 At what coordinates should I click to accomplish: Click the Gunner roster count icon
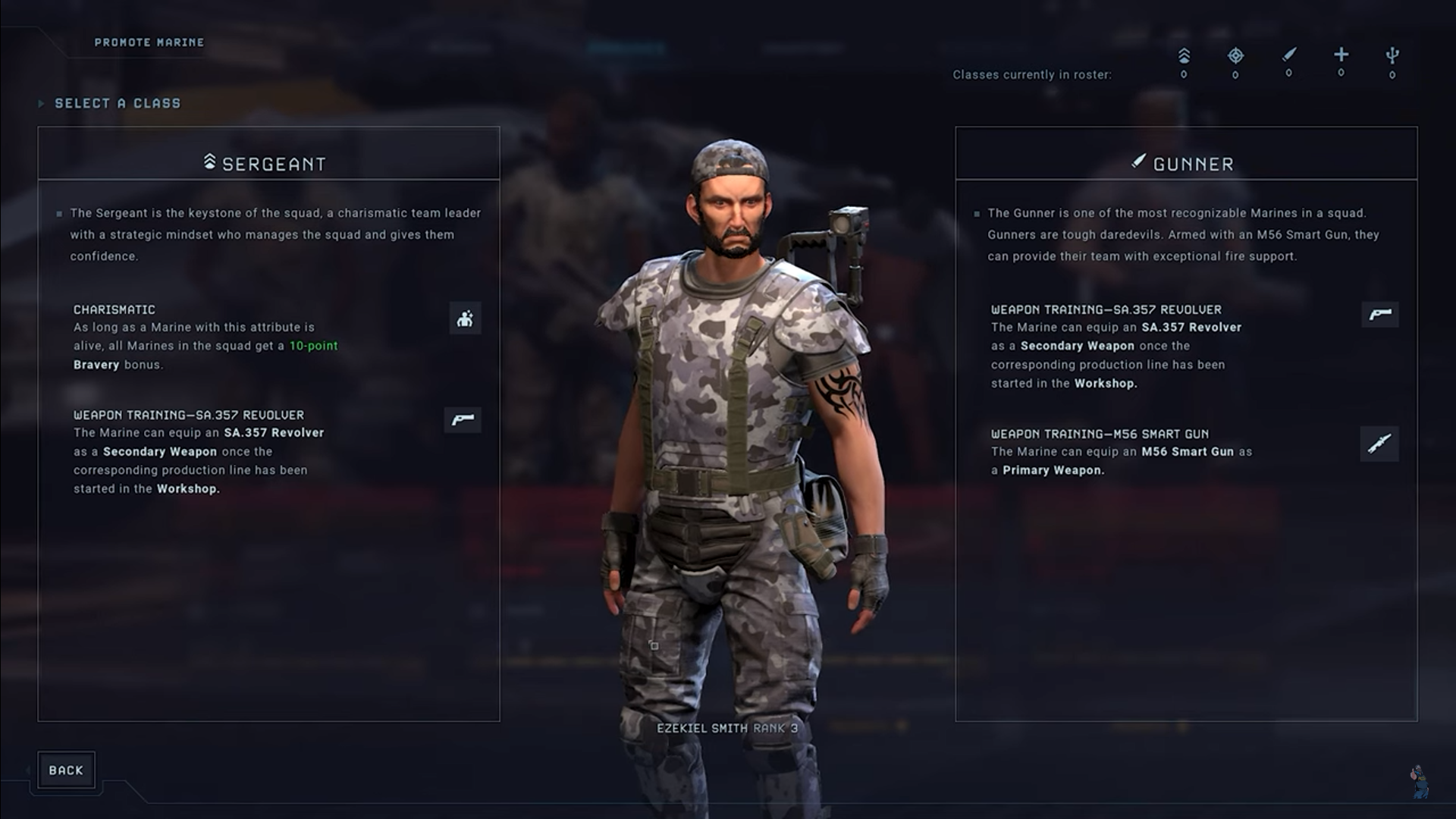pos(1288,55)
